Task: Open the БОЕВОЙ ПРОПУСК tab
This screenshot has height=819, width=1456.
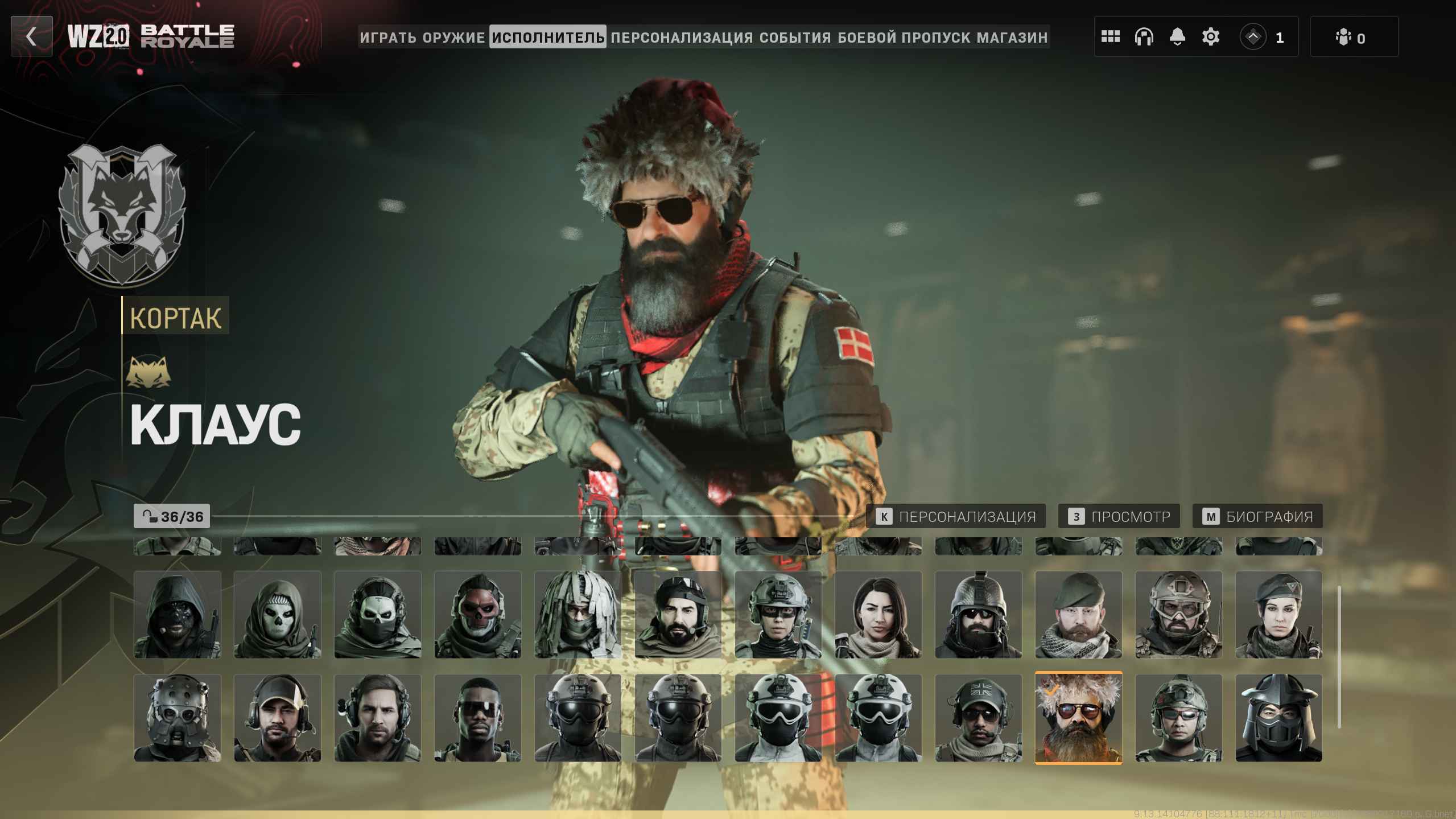Action: click(x=904, y=38)
